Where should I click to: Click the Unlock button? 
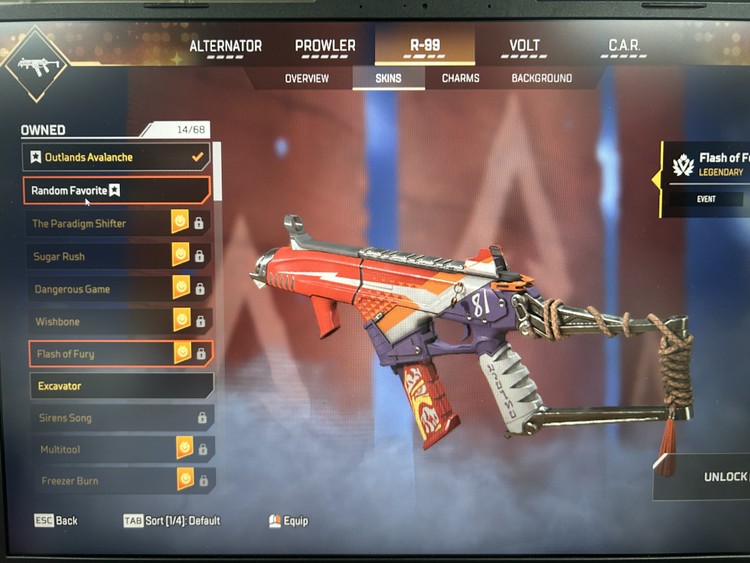715,477
